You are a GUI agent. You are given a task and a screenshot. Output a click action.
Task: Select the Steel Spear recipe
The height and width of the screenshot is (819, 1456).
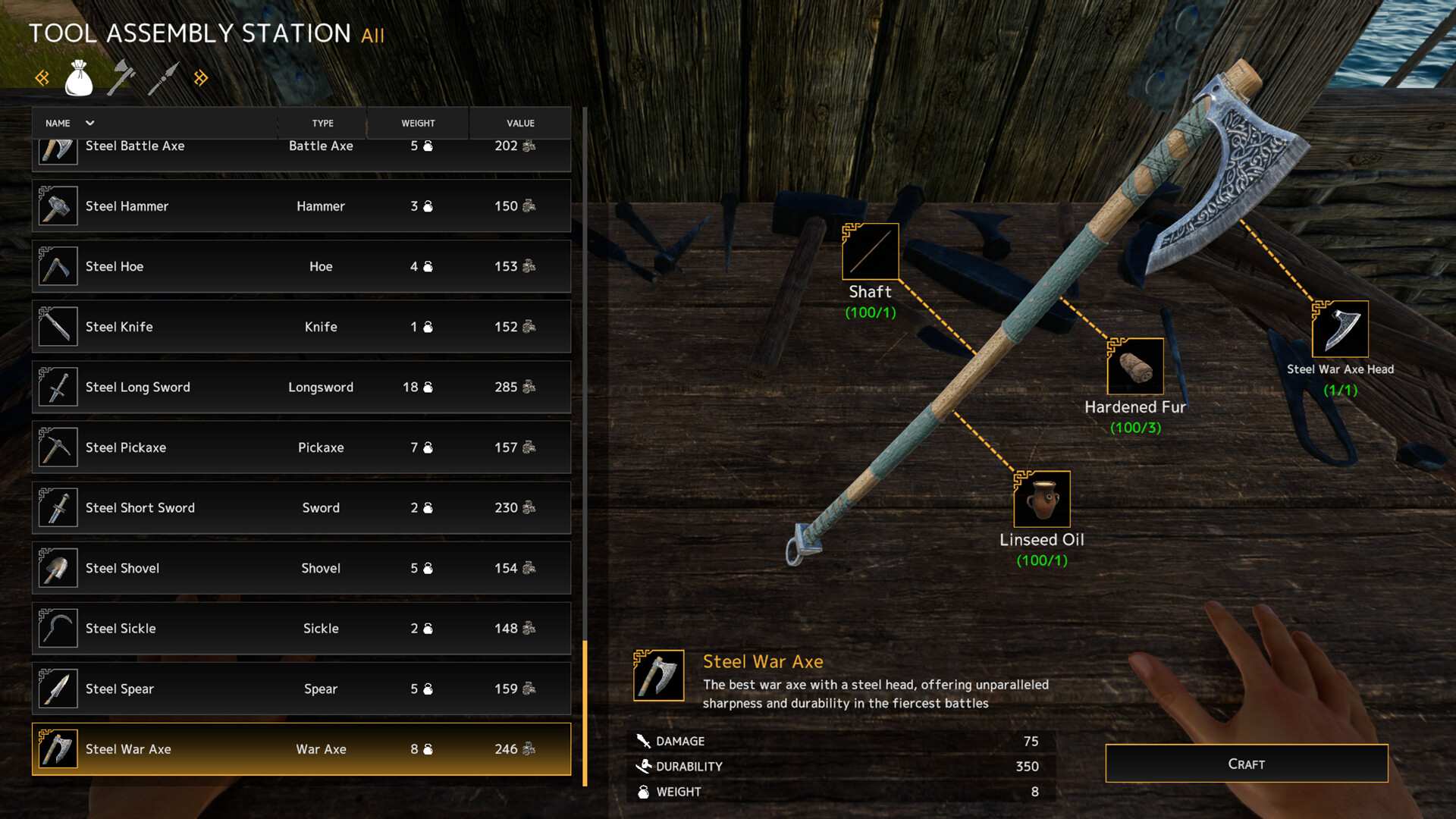(x=301, y=689)
